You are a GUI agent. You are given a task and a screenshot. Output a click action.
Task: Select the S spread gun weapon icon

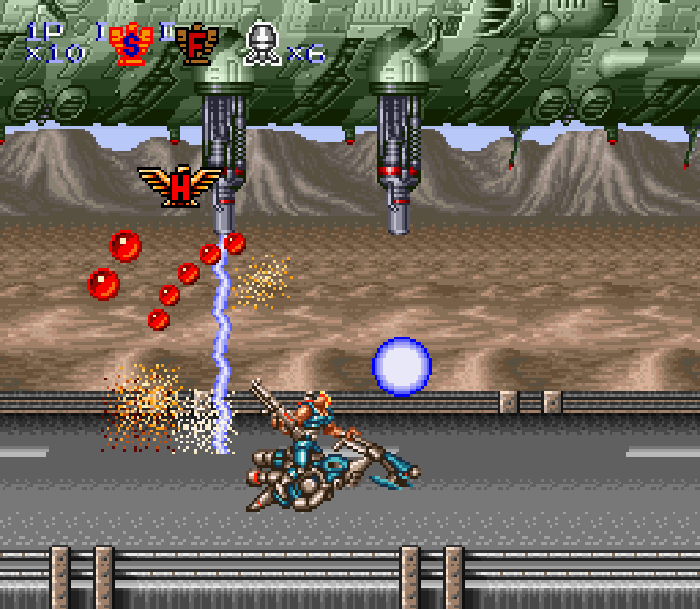[130, 44]
